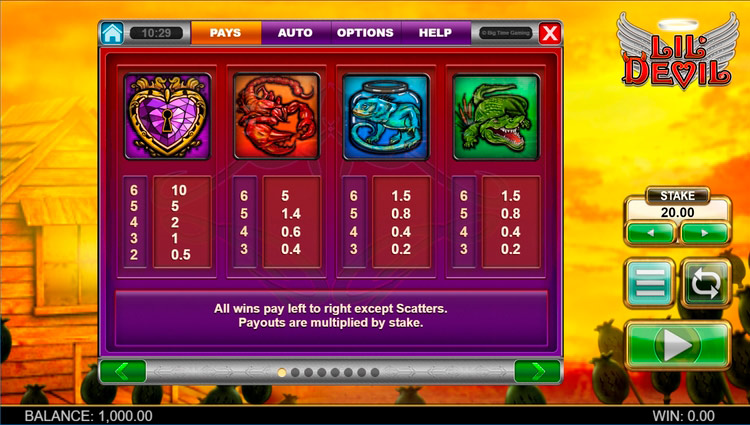Show the OPTIONS tab

(365, 32)
